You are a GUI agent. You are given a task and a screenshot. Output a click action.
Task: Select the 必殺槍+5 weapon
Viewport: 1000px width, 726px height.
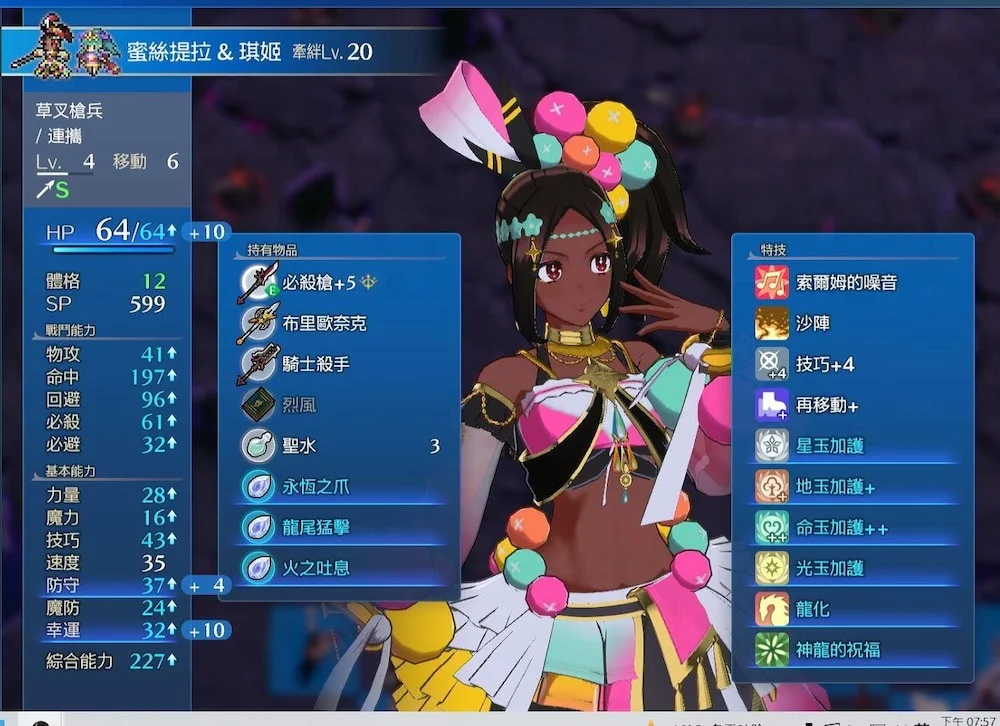pyautogui.click(x=318, y=283)
